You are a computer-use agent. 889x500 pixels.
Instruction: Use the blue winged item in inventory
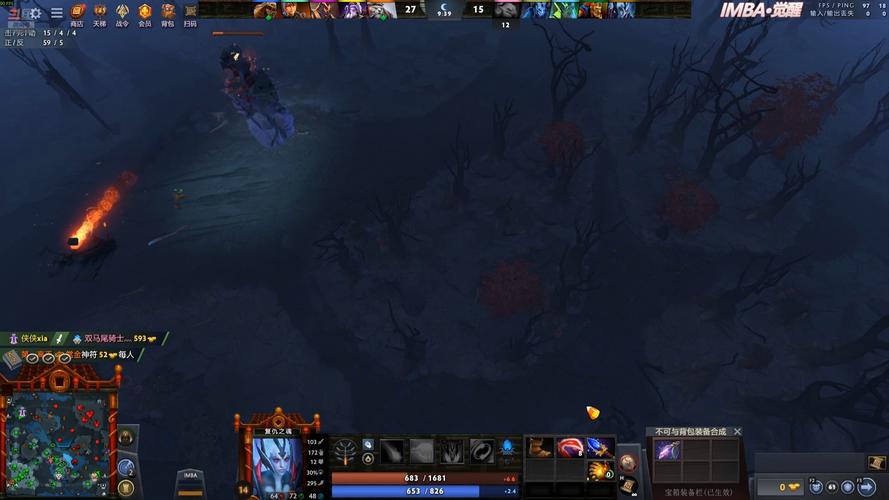[x=600, y=447]
